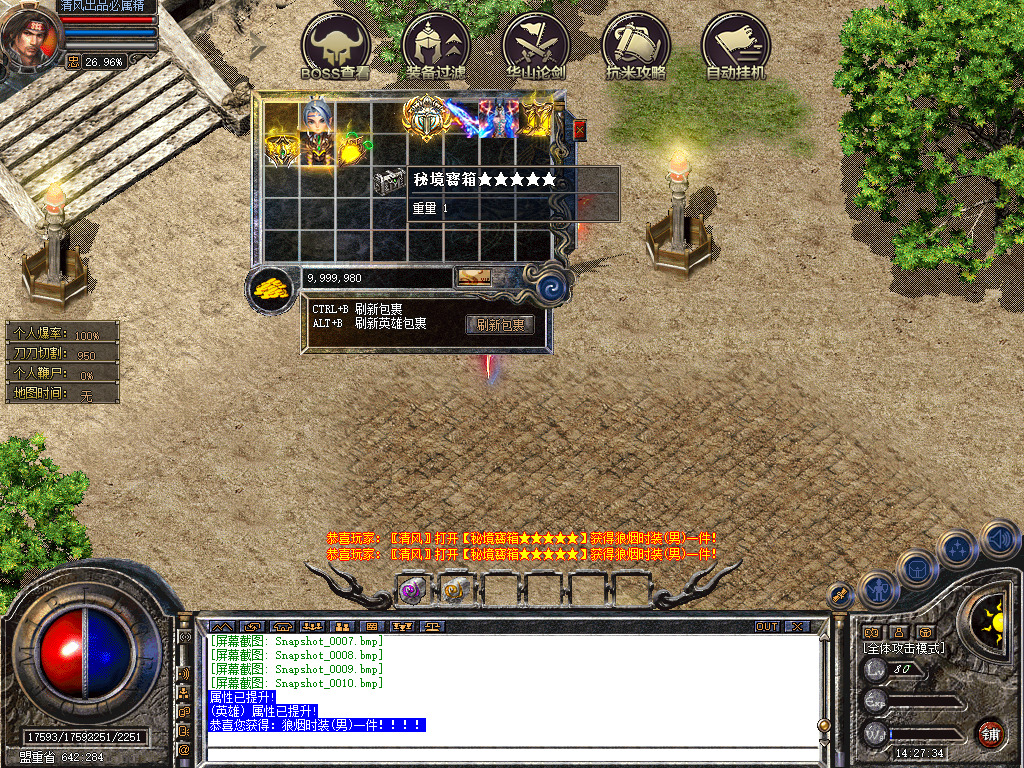Click the OUT button on the chat panel

point(767,626)
